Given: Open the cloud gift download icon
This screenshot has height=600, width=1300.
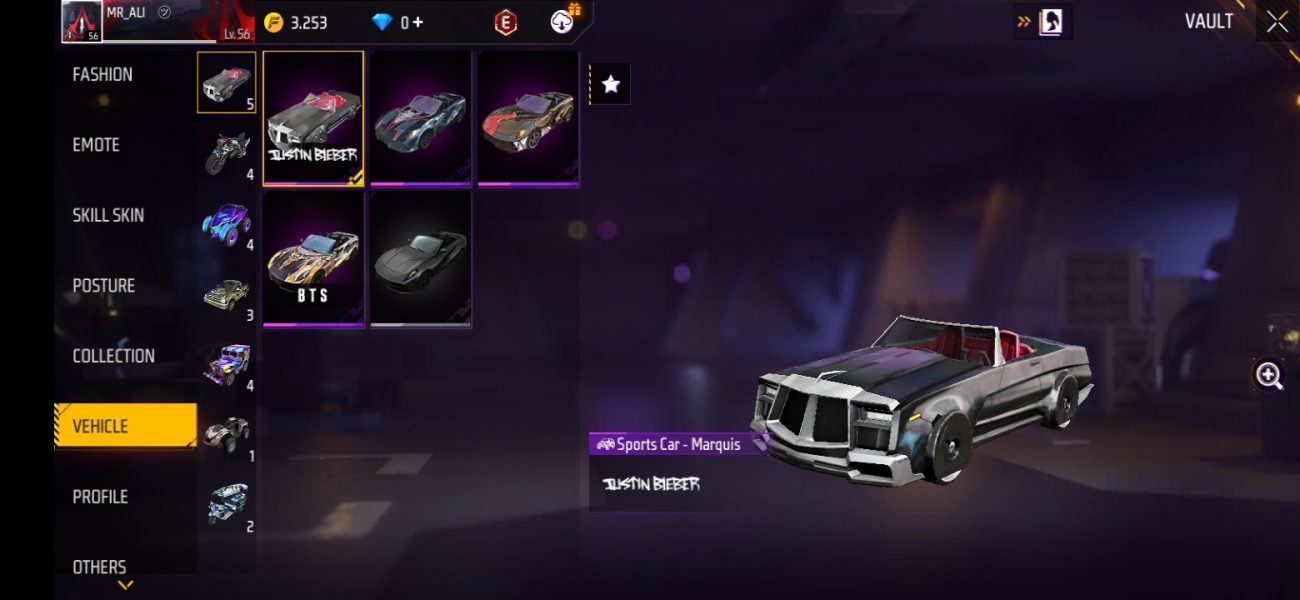Looking at the screenshot, I should (x=565, y=21).
